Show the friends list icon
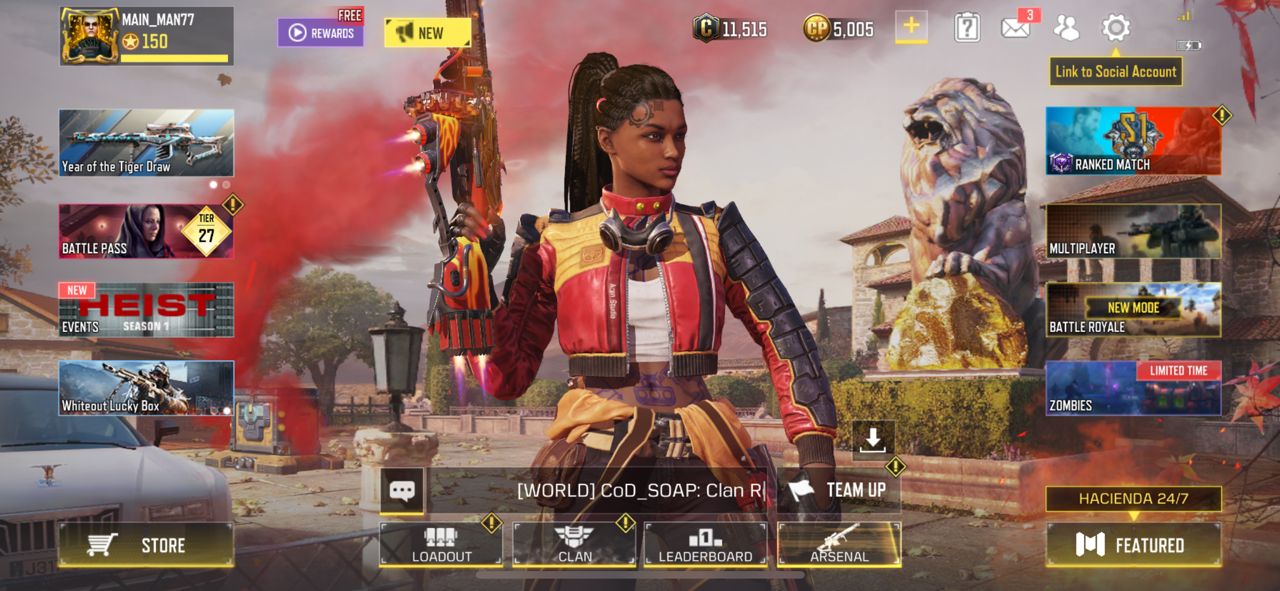 (x=1066, y=28)
